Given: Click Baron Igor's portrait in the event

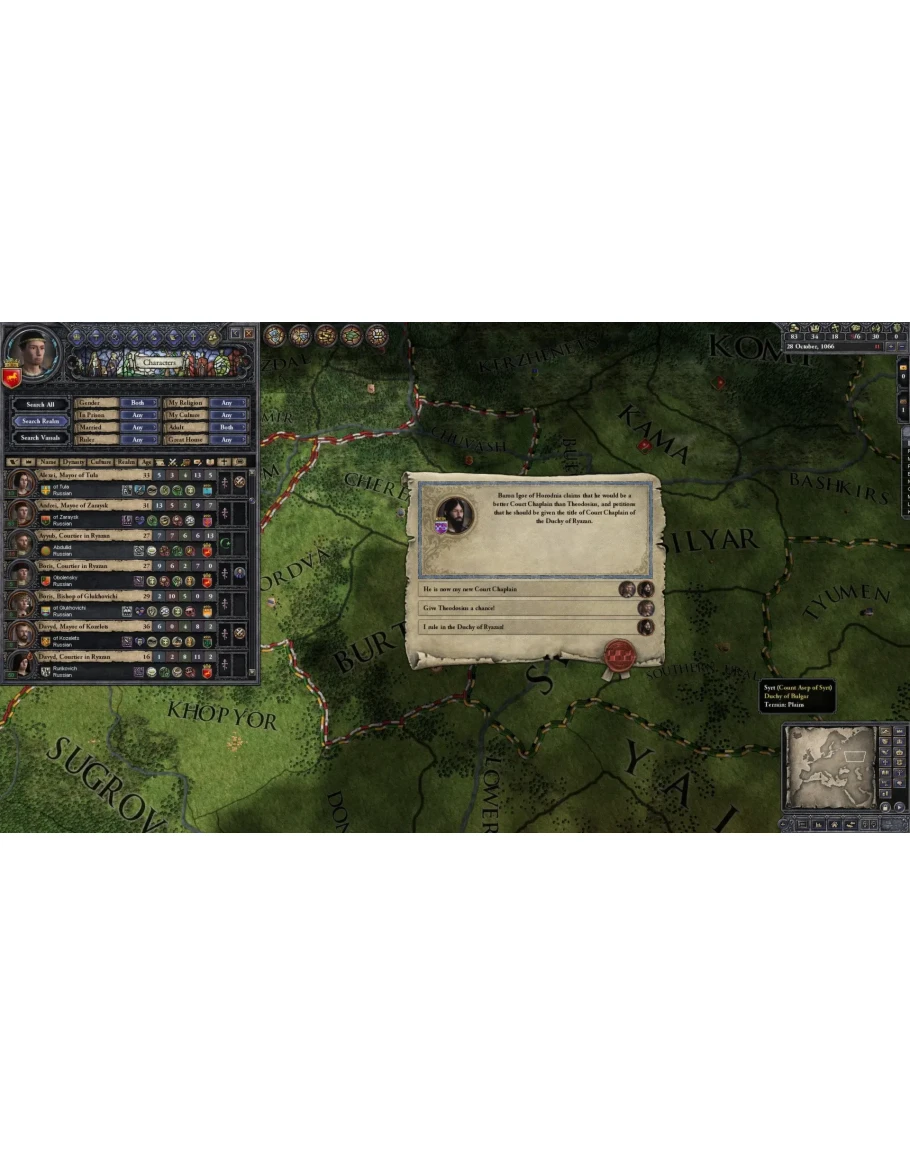Looking at the screenshot, I should click(x=455, y=514).
